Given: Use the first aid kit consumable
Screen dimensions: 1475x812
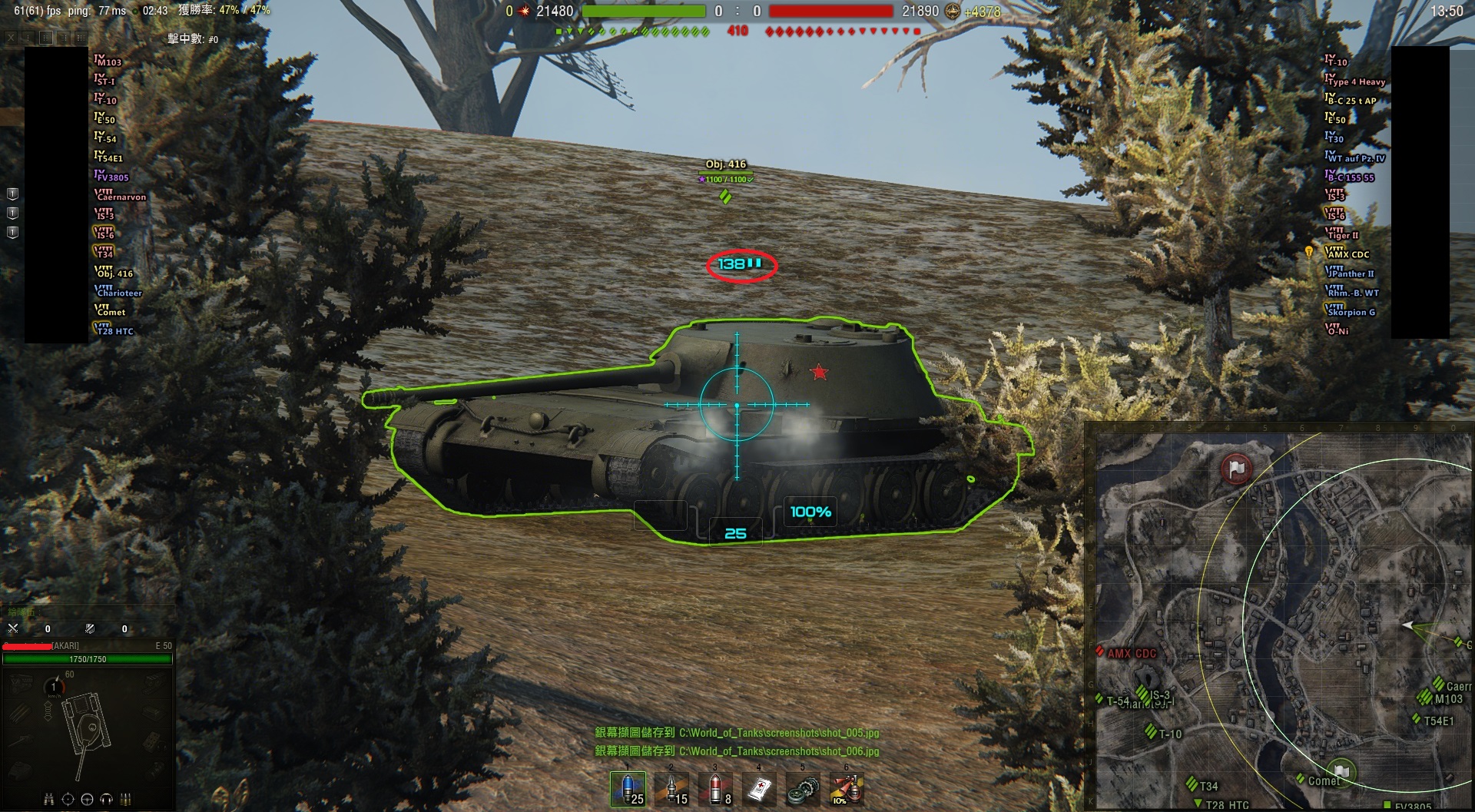Looking at the screenshot, I should point(759,789).
